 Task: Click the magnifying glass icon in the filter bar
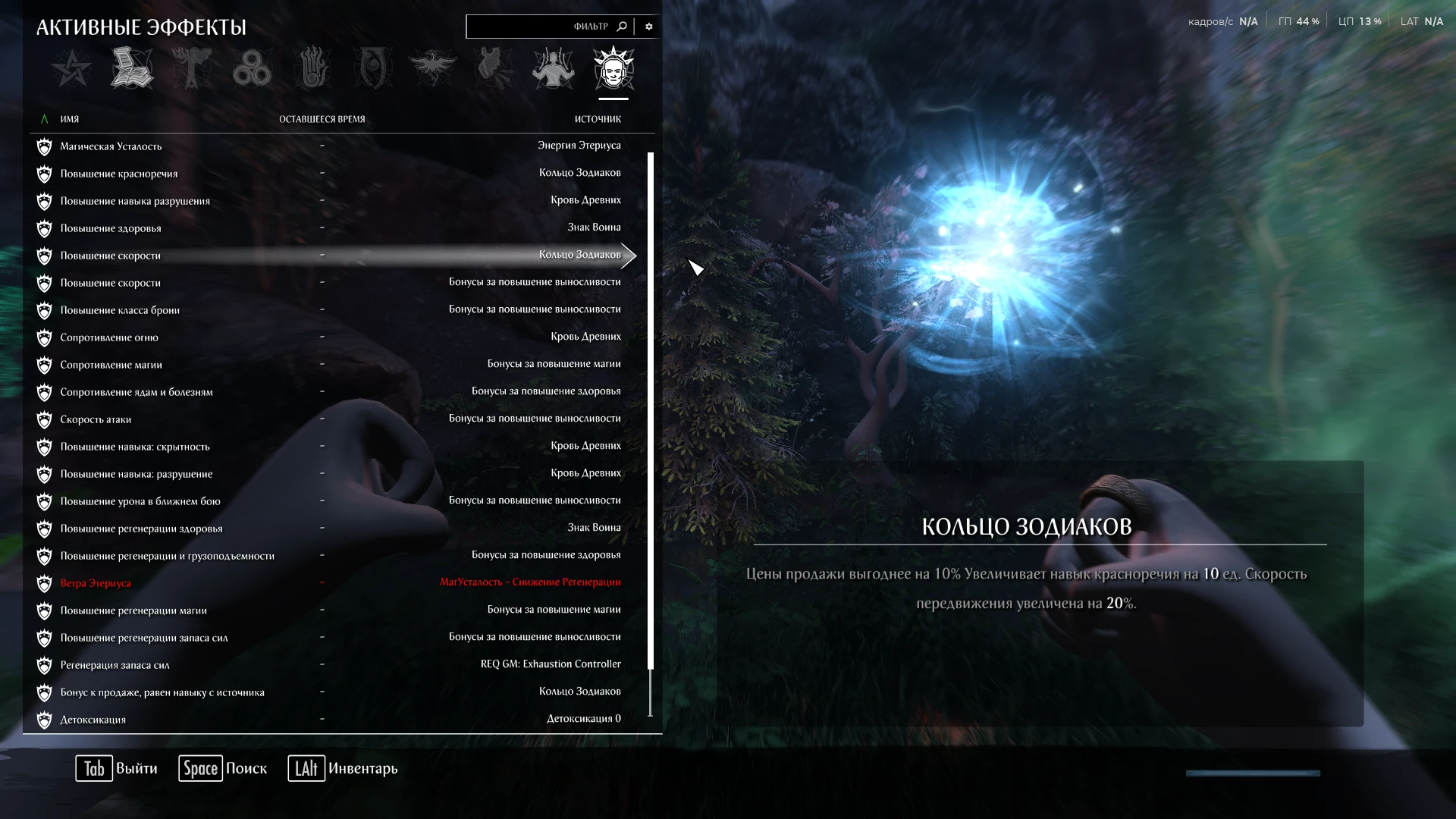coord(622,26)
